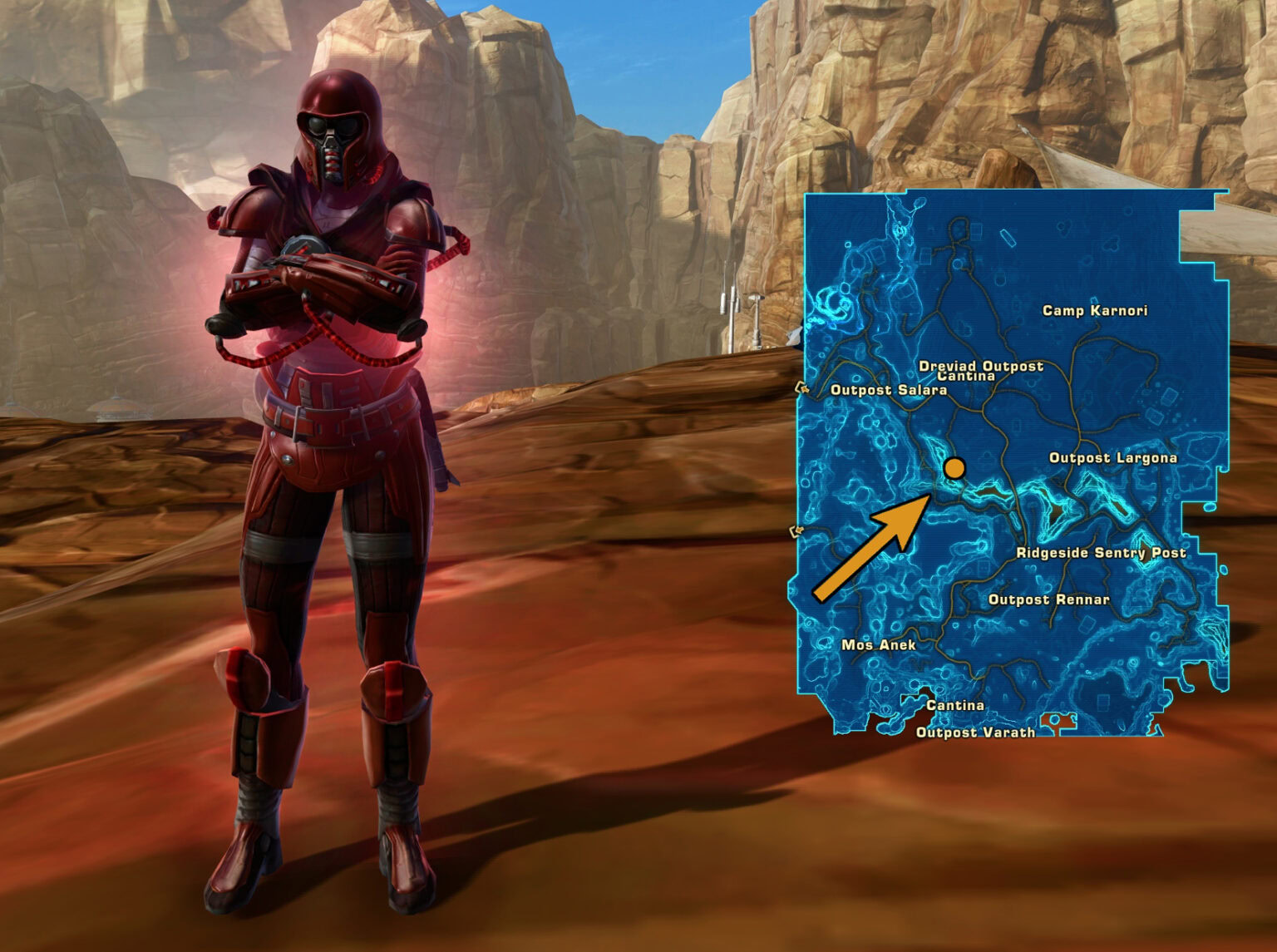The image size is (1277, 952).
Task: Select the Cantina label near Dreviad Outpost
Action: [x=964, y=377]
